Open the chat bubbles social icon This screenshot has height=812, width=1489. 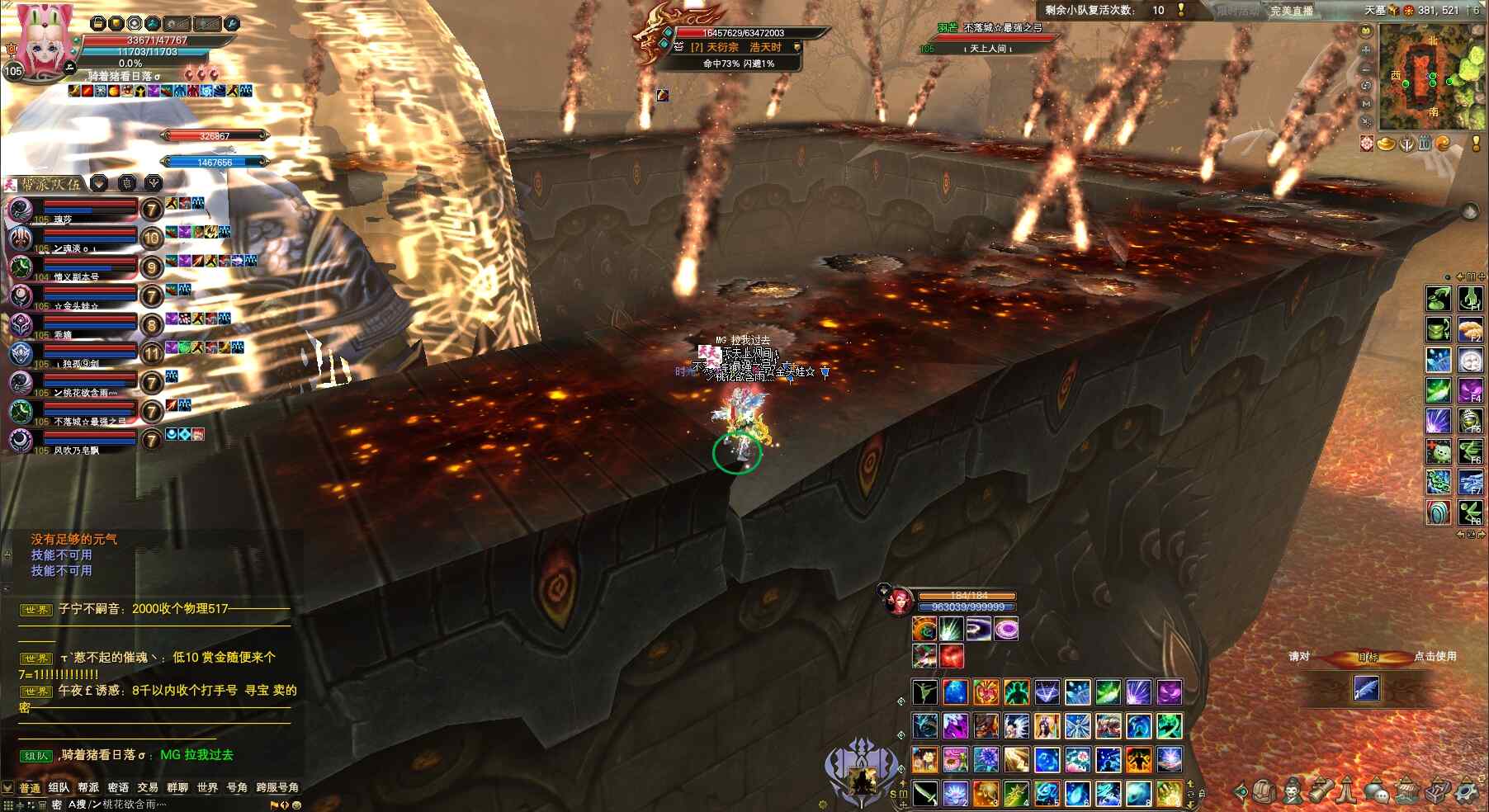pos(1376,792)
